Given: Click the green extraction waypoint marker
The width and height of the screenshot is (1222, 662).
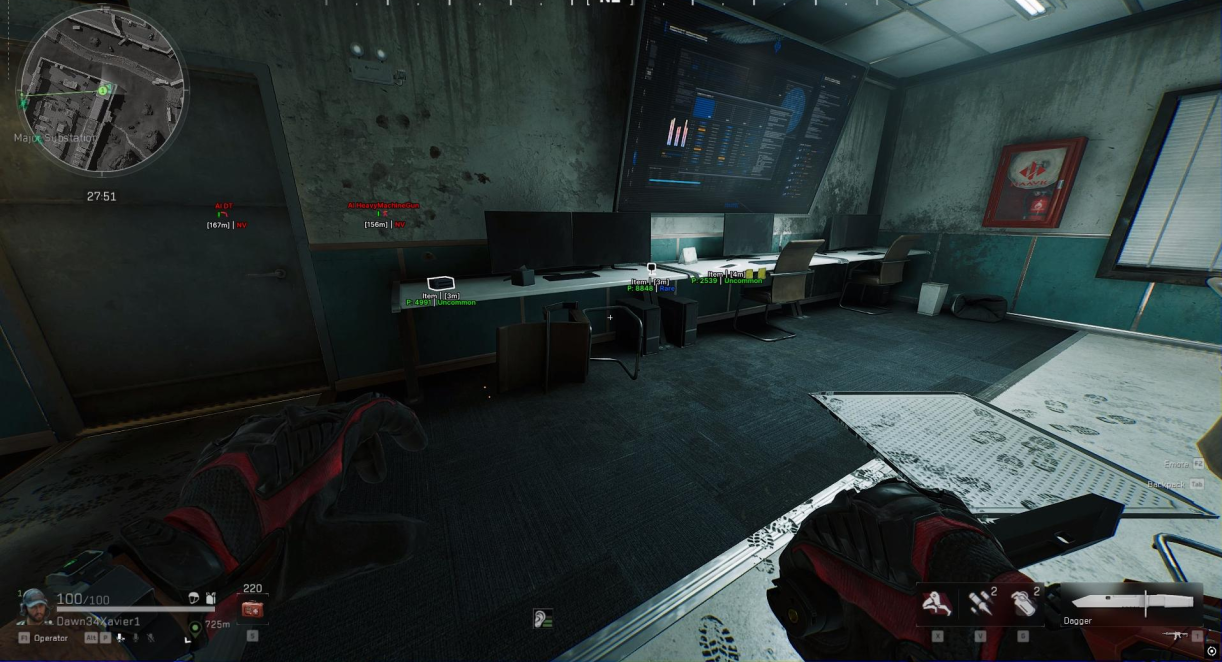Looking at the screenshot, I should point(195,627).
